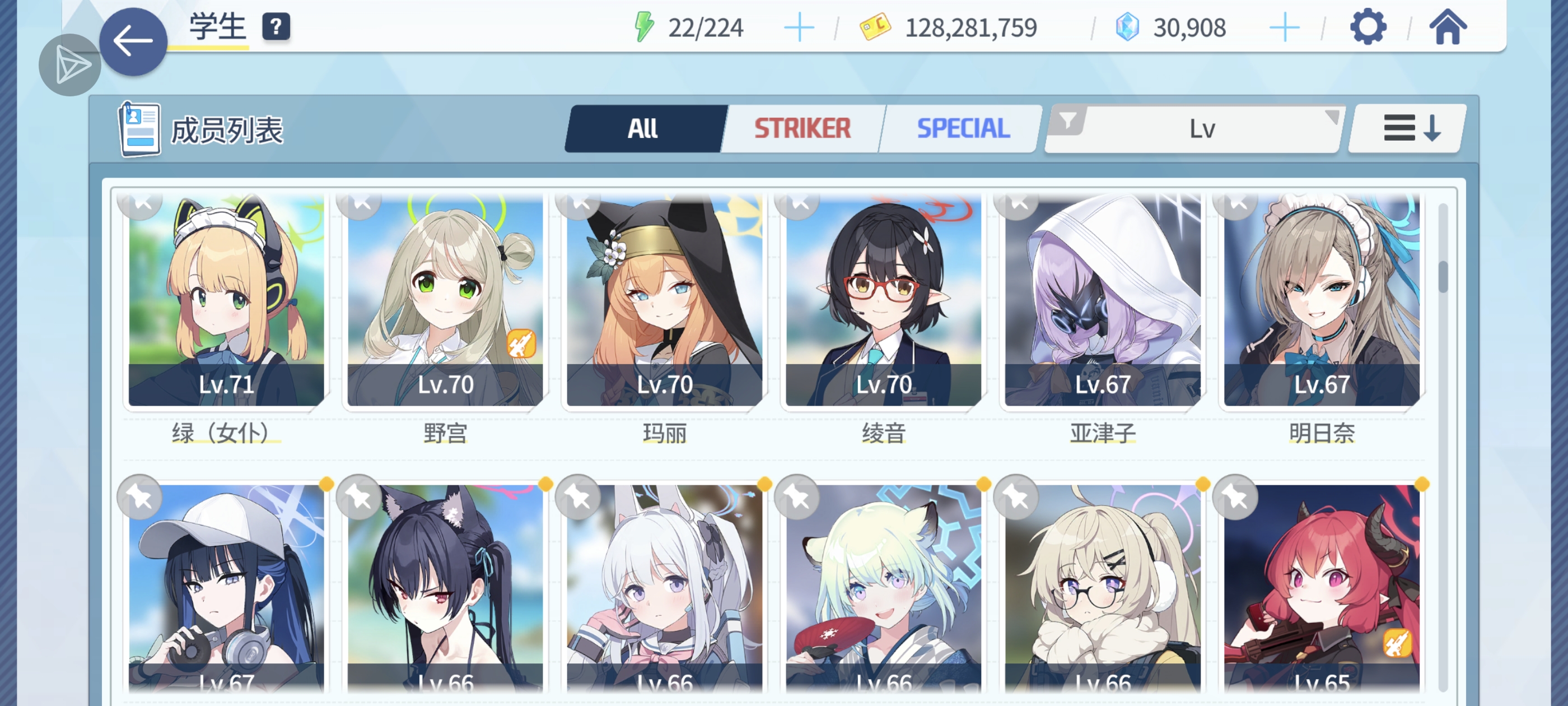This screenshot has width=1568, height=706.
Task: Click the credits currency icon
Action: (x=872, y=26)
